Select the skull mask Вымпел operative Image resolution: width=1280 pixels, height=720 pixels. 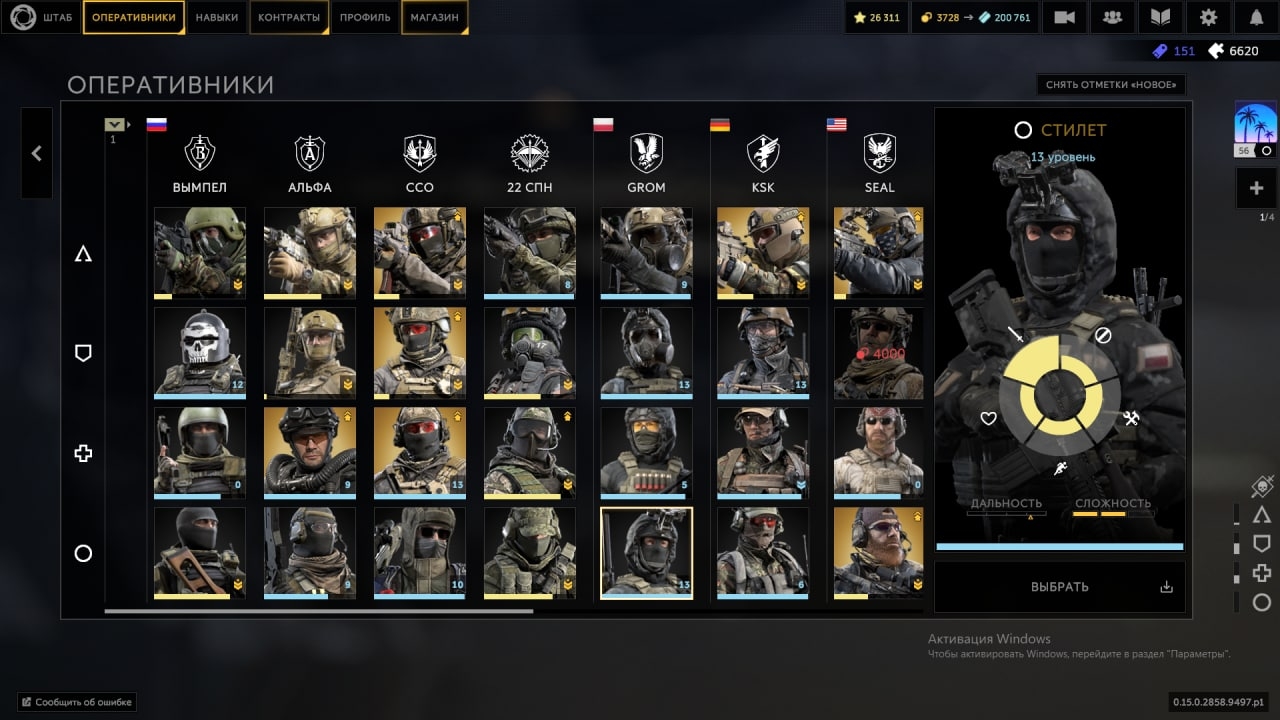[200, 352]
